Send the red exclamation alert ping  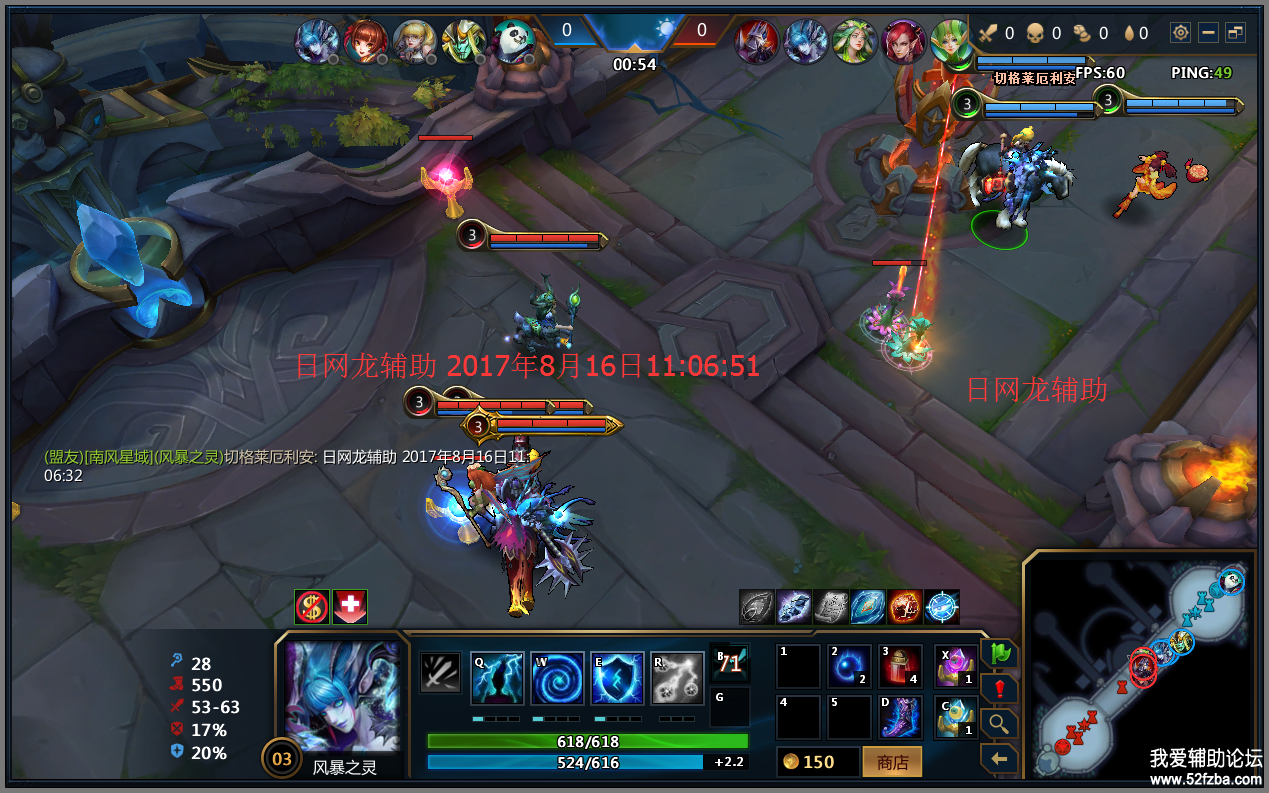point(999,689)
